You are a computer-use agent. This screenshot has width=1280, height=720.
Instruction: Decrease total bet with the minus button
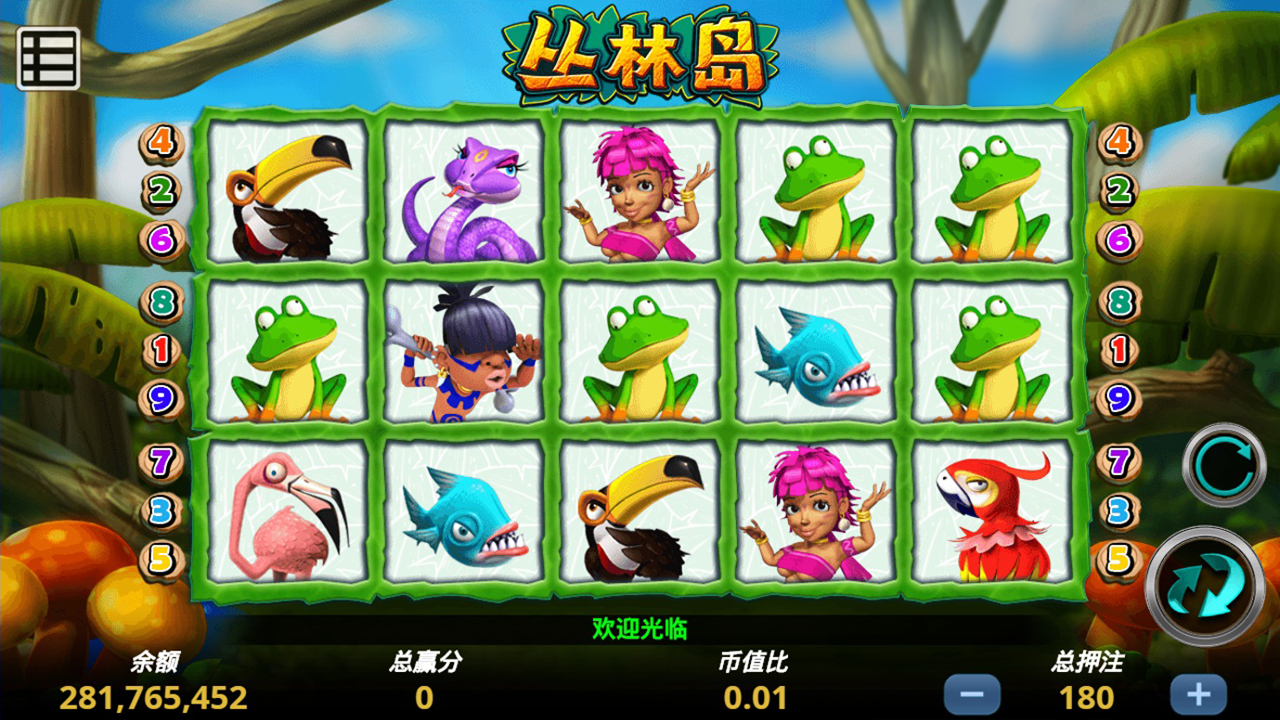(971, 694)
